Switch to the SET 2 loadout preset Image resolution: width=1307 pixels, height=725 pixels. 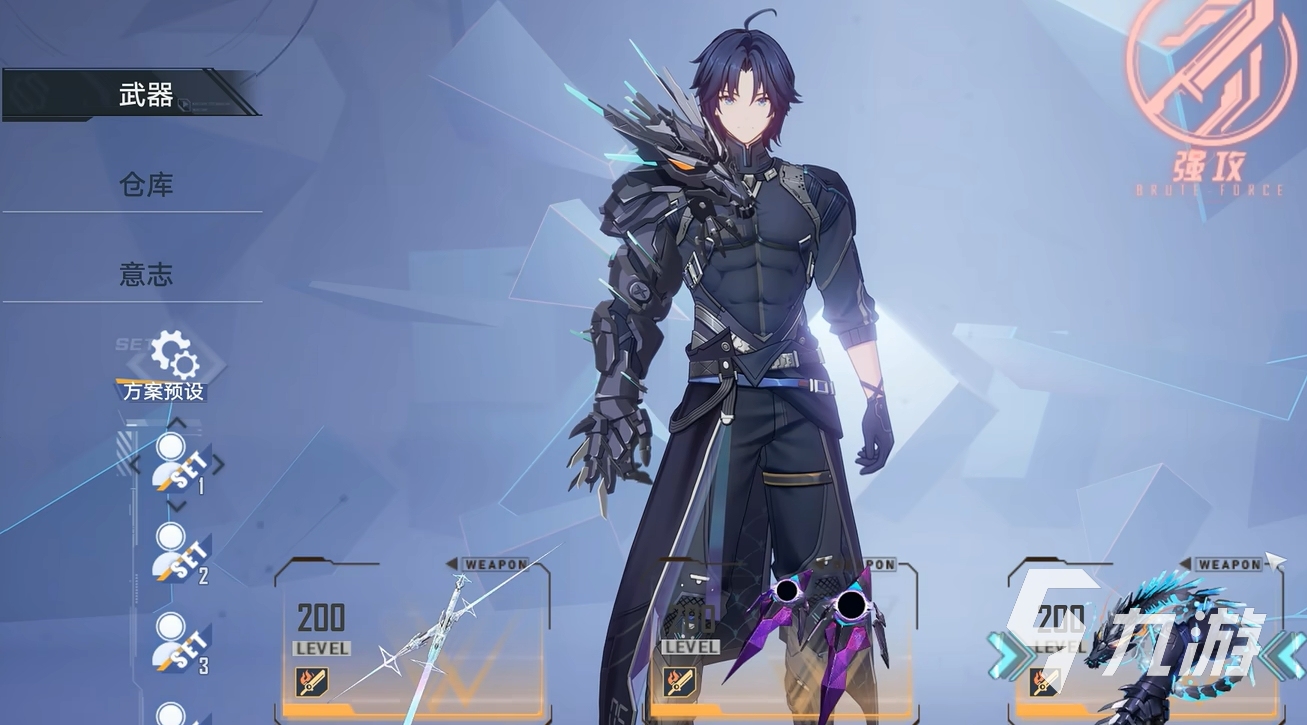(x=178, y=553)
